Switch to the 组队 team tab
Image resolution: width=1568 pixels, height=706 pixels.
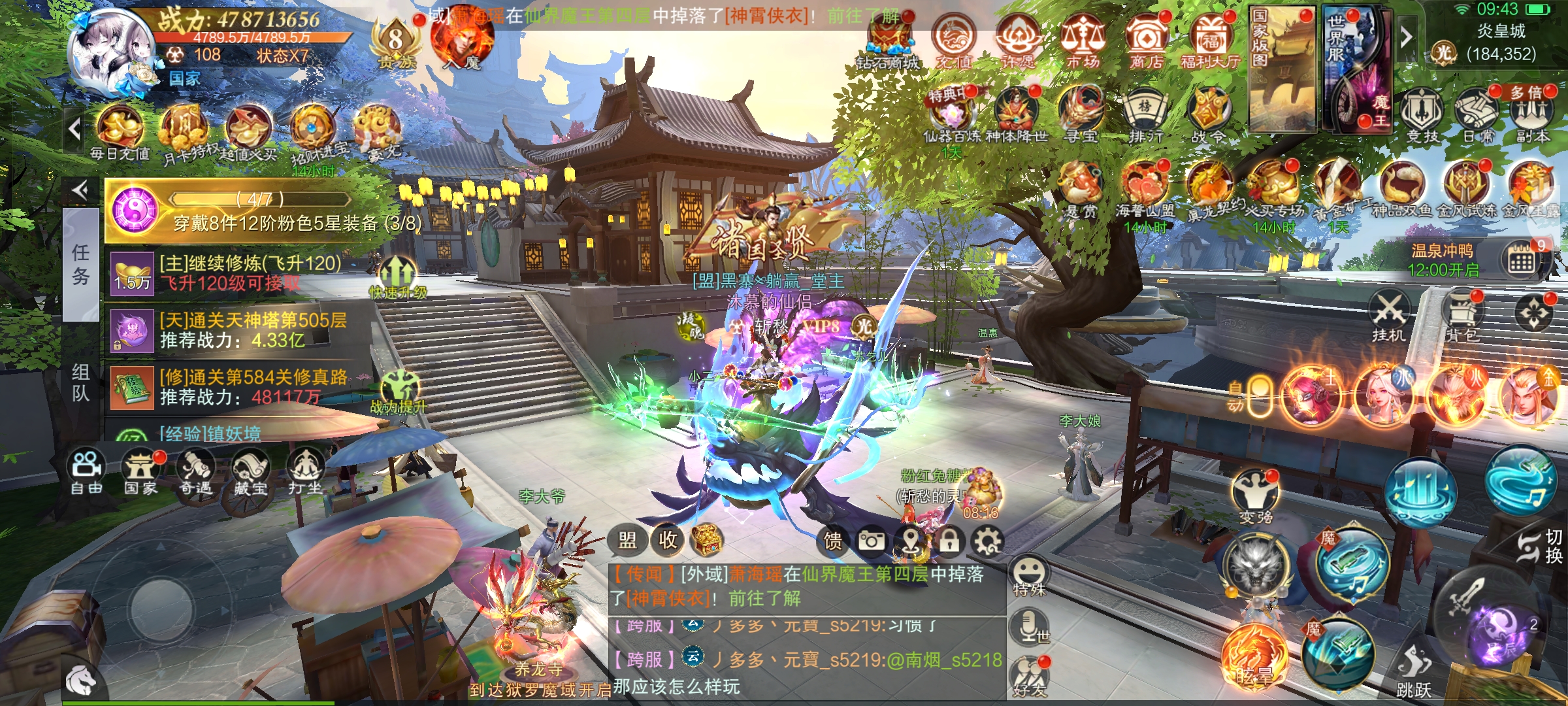click(x=81, y=382)
